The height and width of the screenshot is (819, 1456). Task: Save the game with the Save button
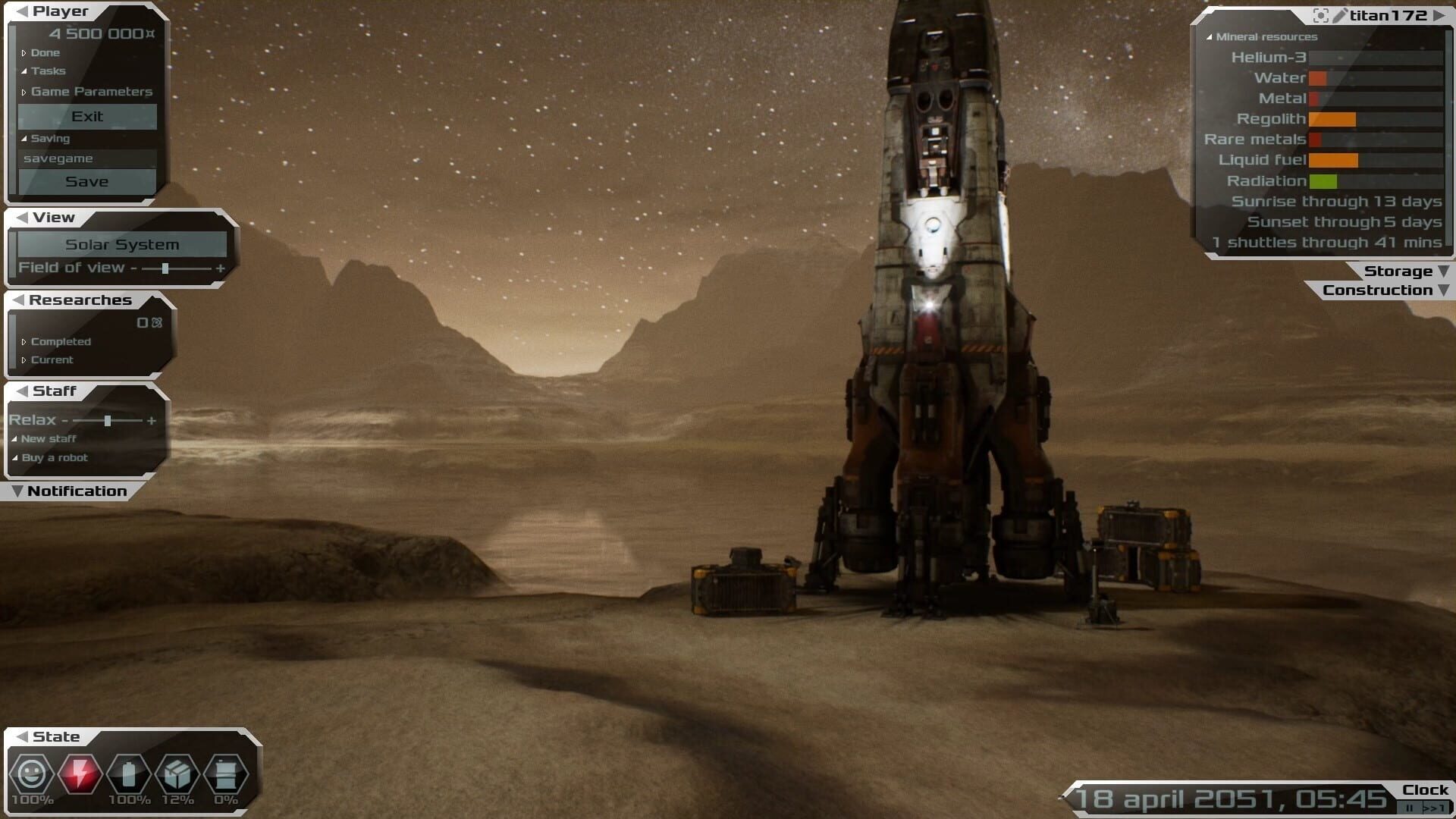(87, 182)
